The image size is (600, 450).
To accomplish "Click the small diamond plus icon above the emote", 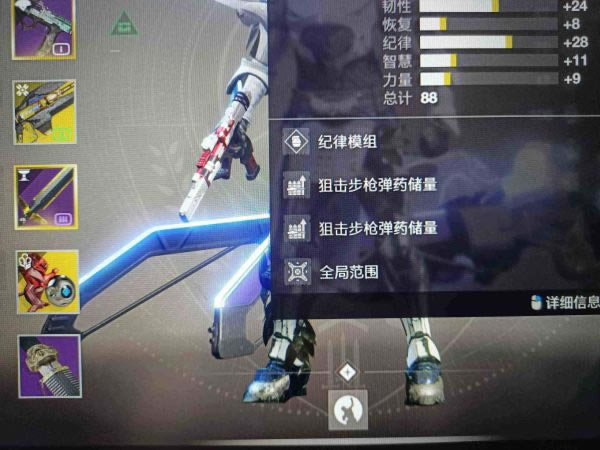I will click(348, 372).
